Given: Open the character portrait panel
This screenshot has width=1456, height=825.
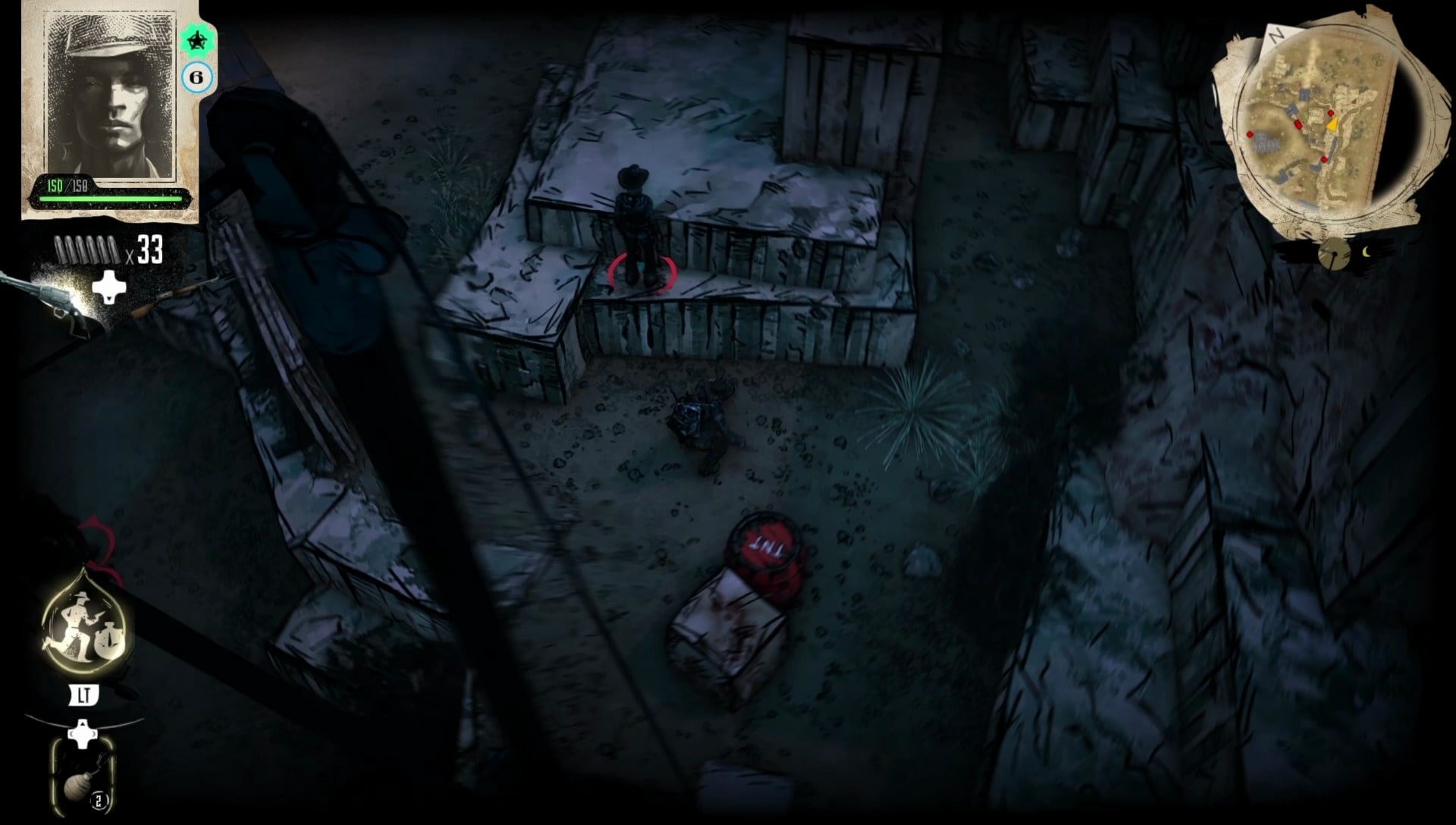Looking at the screenshot, I should tap(110, 99).
